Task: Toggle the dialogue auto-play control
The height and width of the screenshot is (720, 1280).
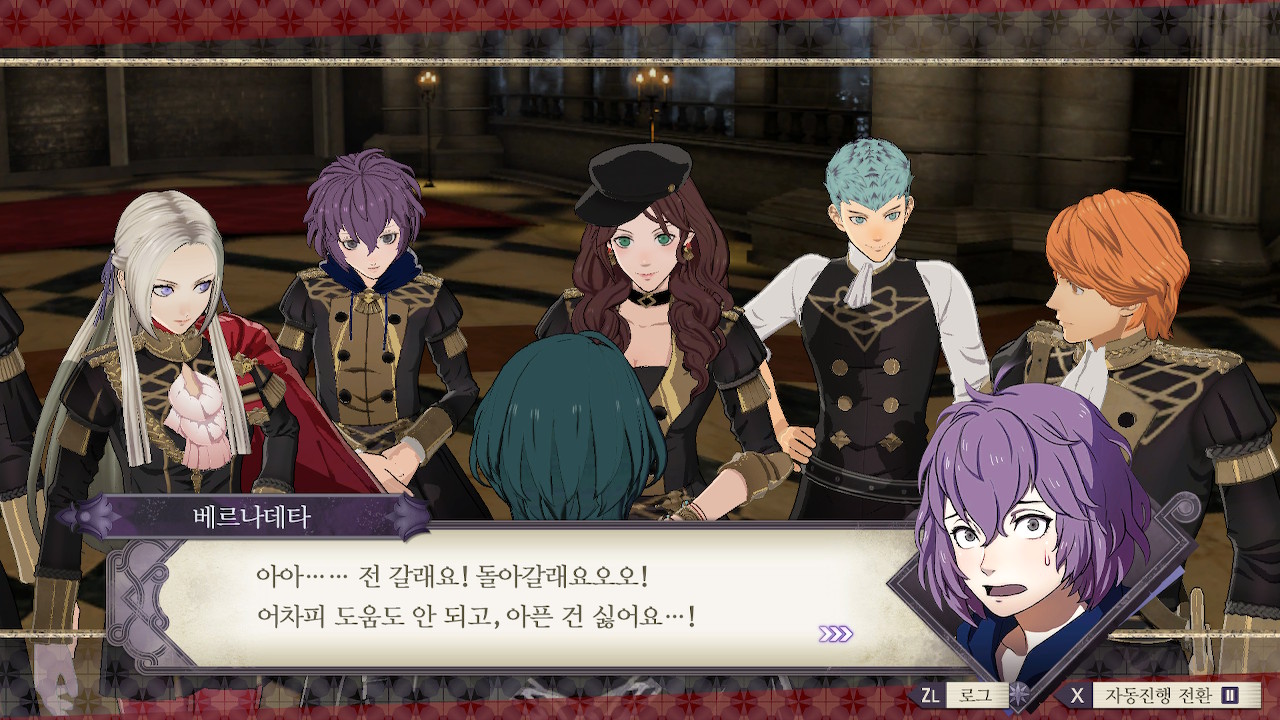Action: [1160, 695]
